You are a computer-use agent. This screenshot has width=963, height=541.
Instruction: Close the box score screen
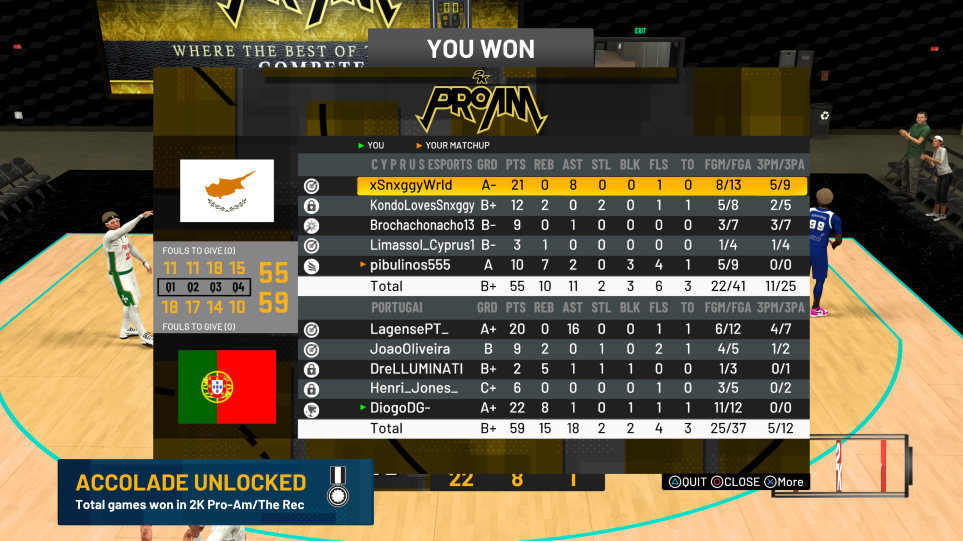[735, 482]
